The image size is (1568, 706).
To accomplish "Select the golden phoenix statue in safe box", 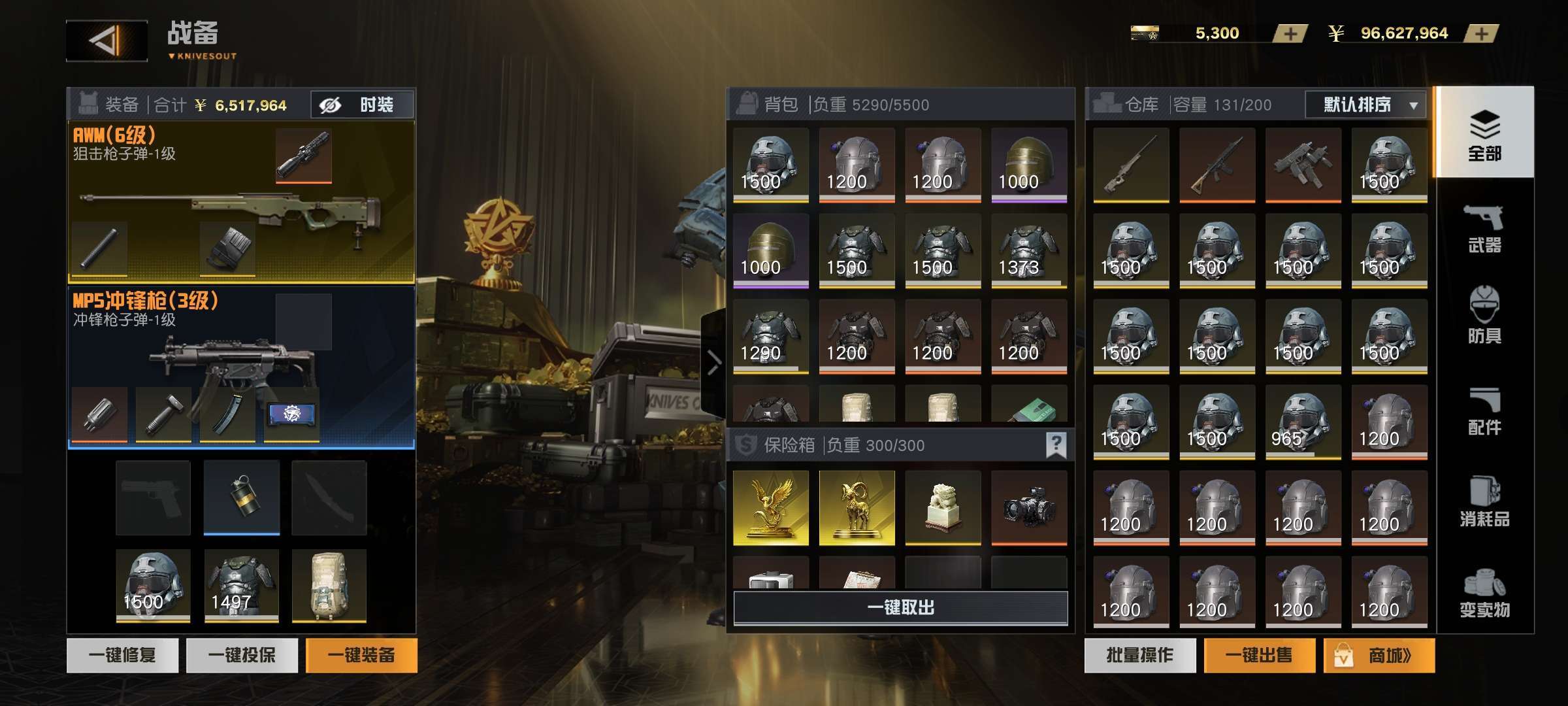I will [771, 508].
